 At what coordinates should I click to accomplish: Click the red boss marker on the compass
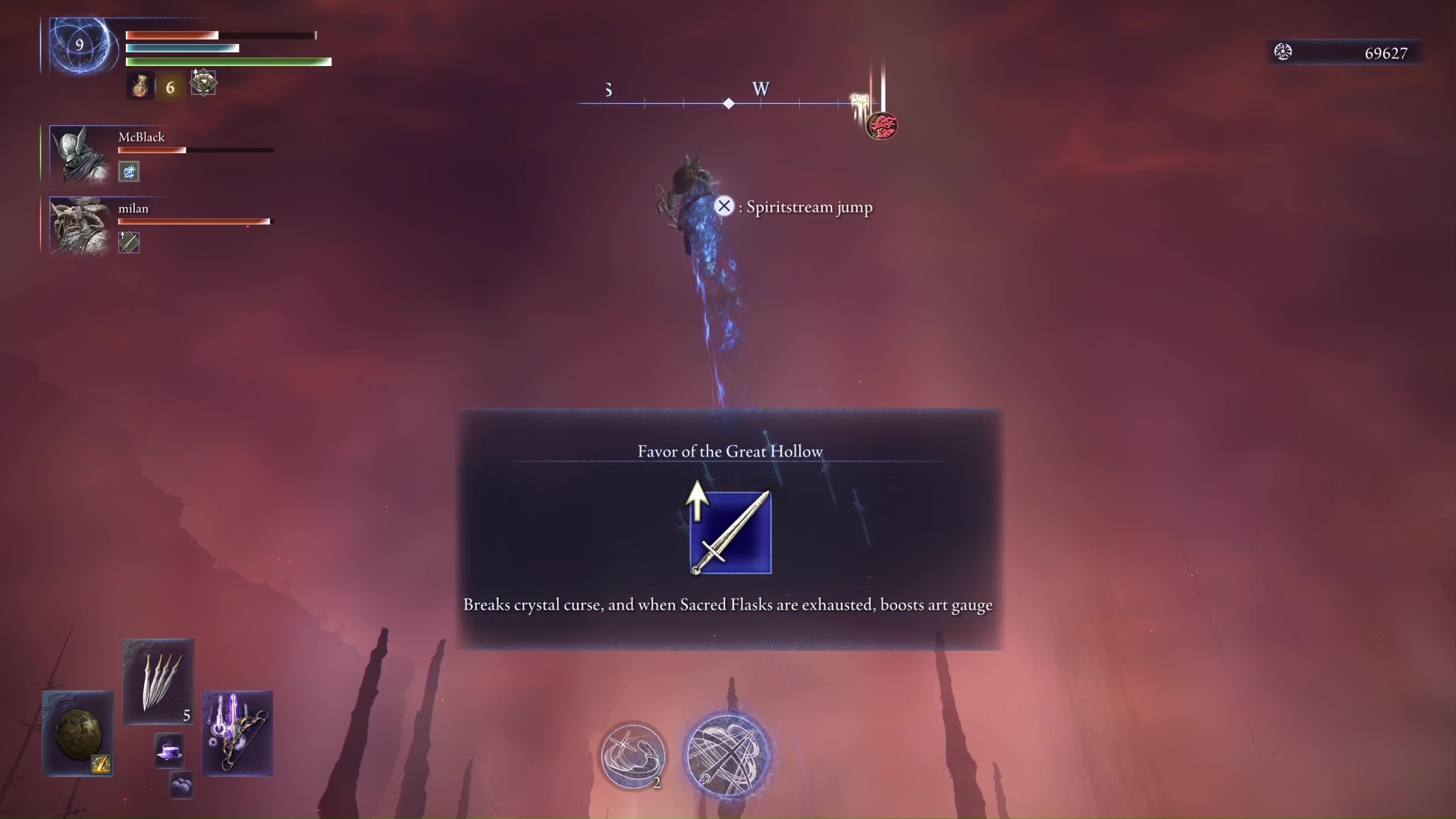881,126
